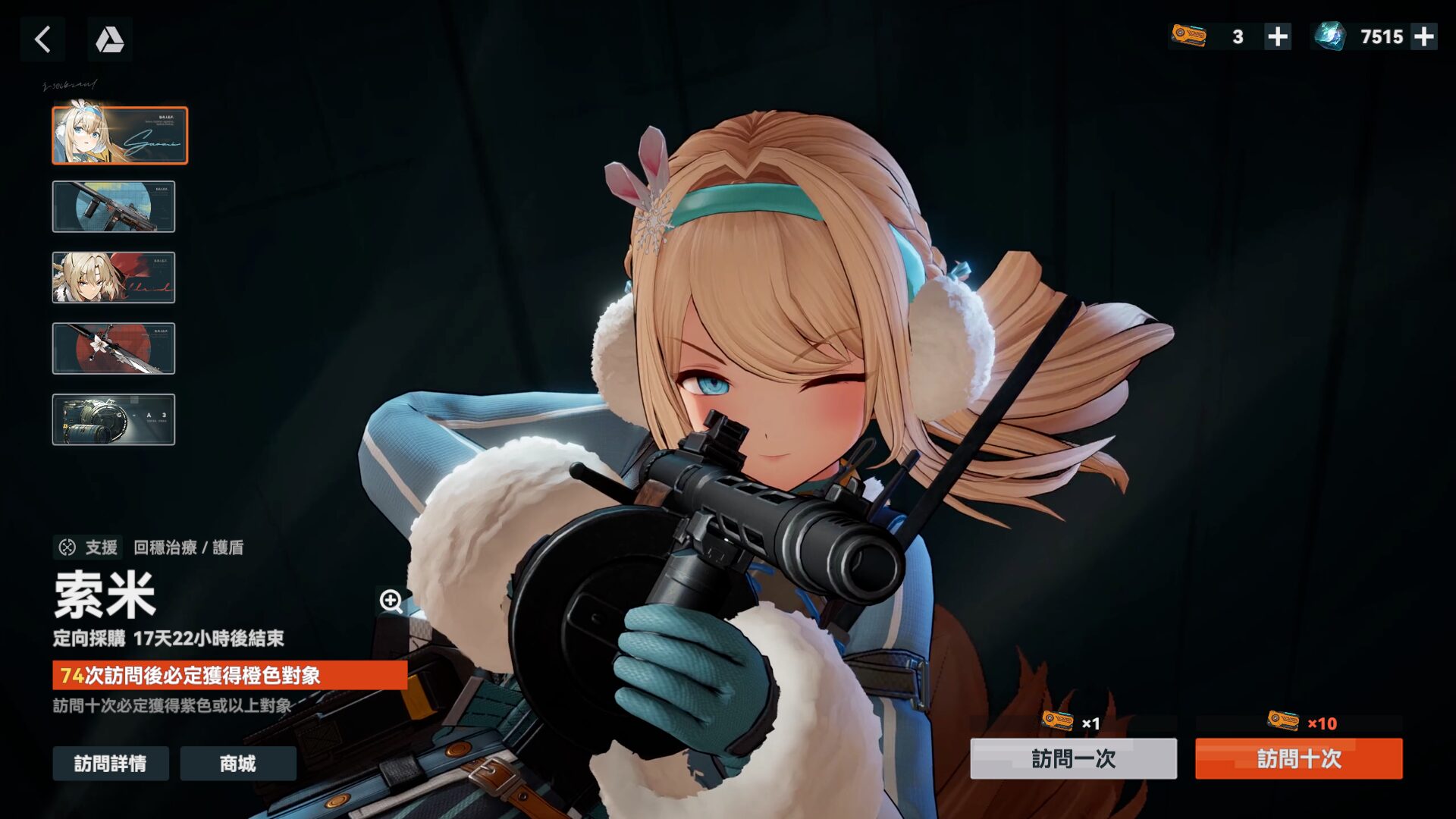Click the back arrow to exit the banner screen

pyautogui.click(x=42, y=39)
